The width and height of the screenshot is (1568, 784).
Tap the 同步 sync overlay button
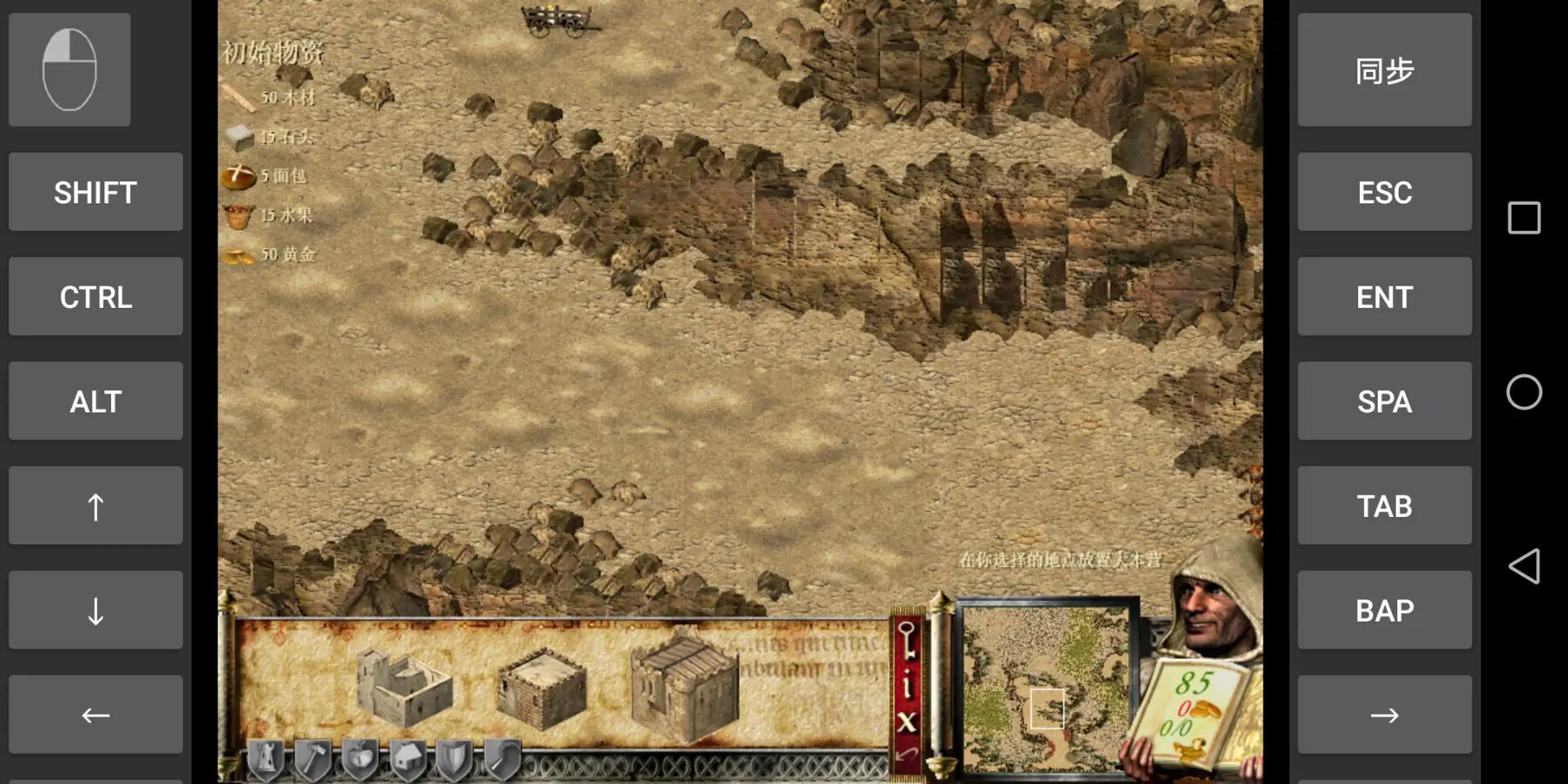point(1384,70)
